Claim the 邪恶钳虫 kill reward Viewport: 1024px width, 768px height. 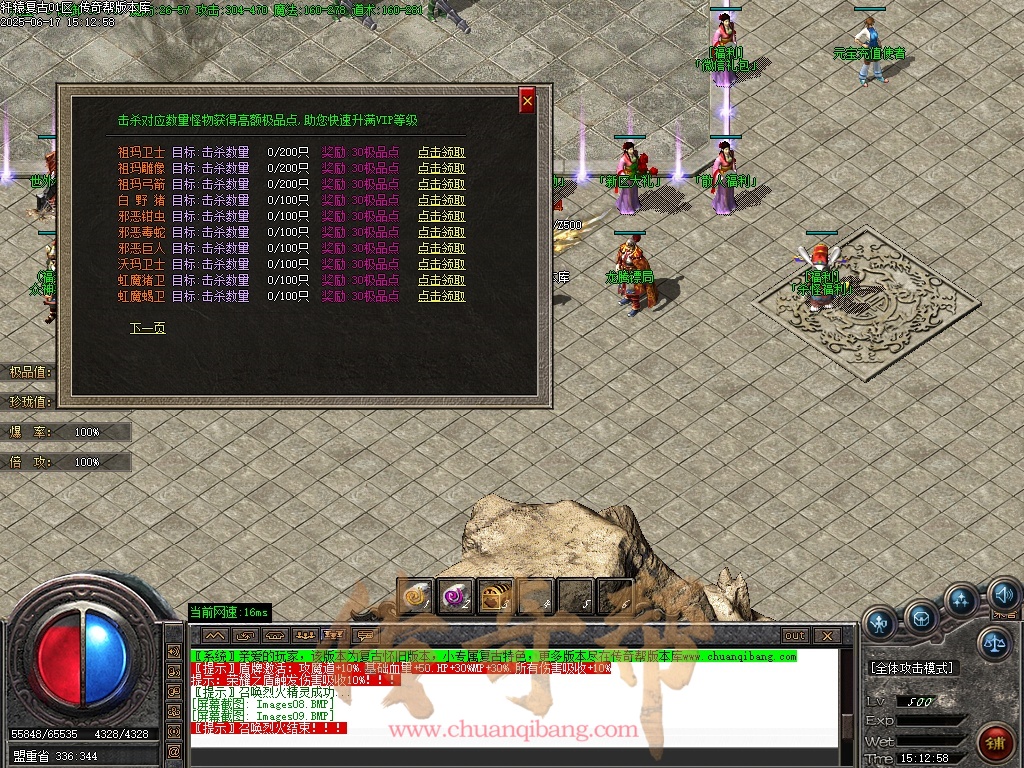click(x=441, y=217)
